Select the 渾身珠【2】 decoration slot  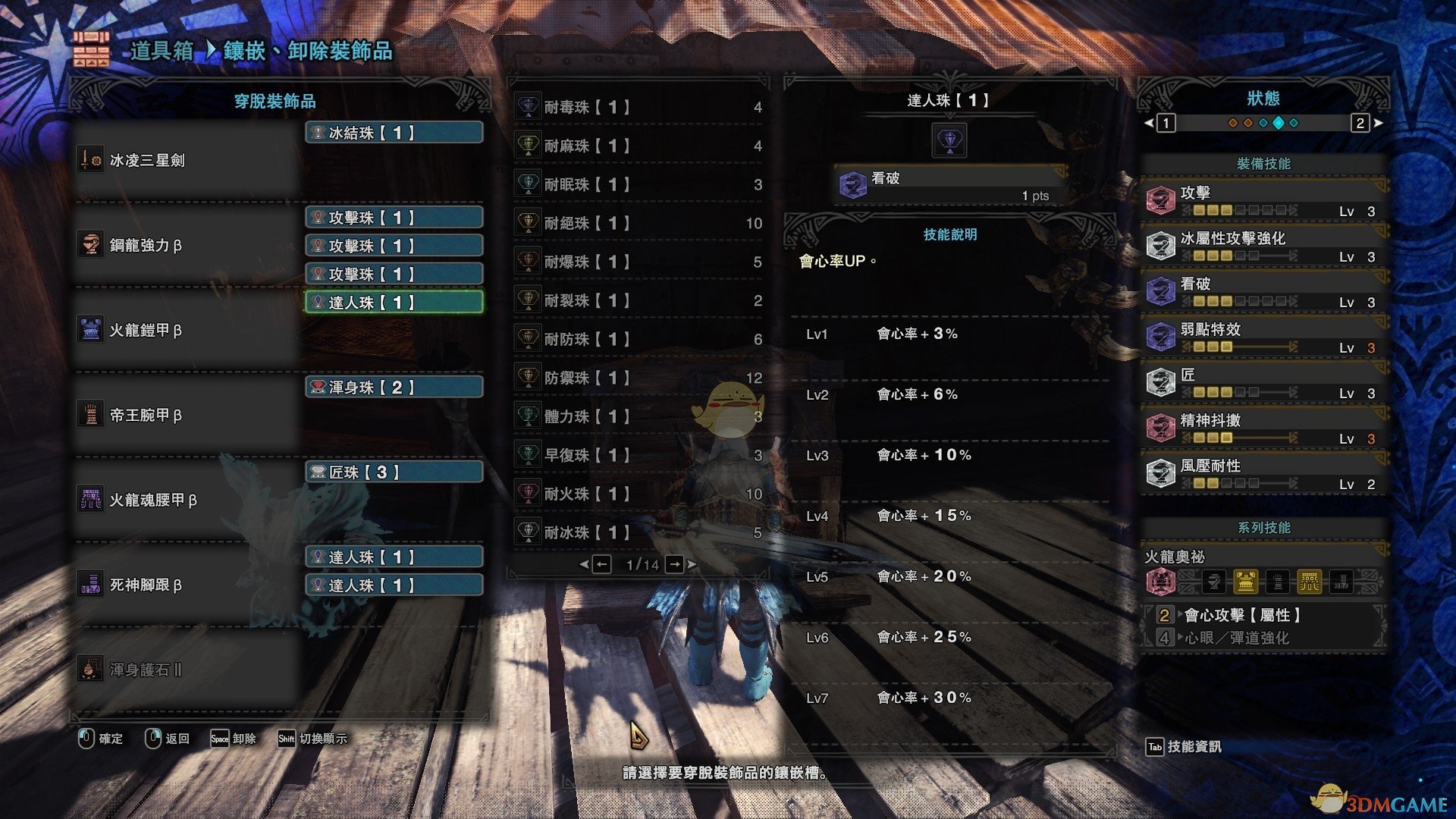pos(394,388)
